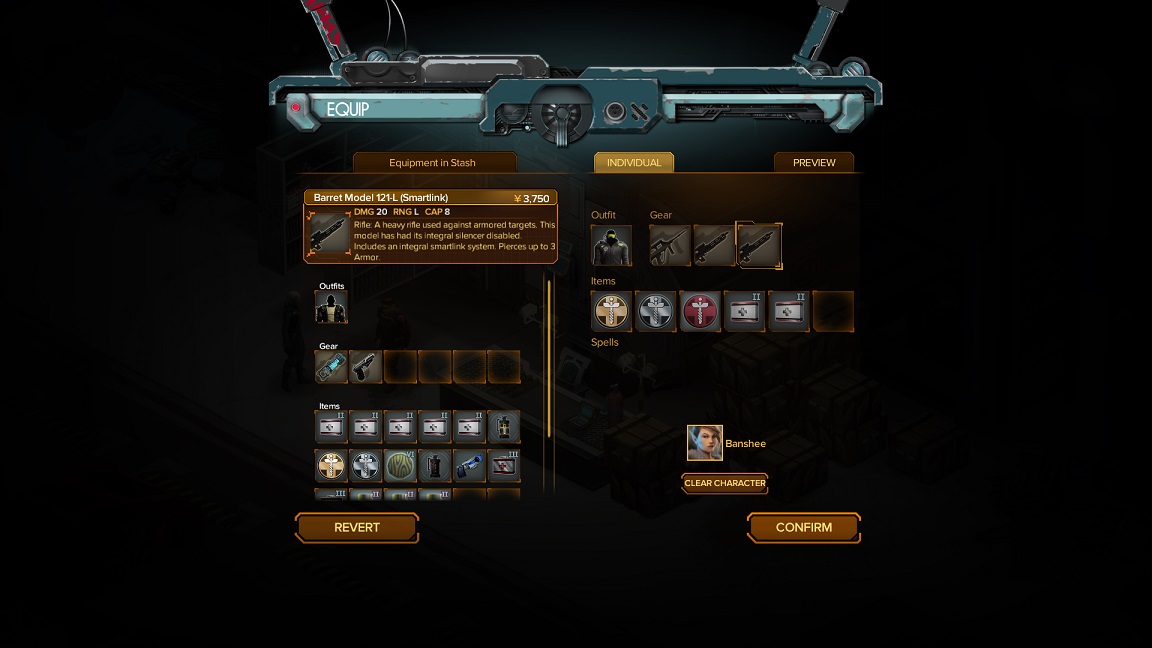Select the medkit marked III in stash

(503, 465)
